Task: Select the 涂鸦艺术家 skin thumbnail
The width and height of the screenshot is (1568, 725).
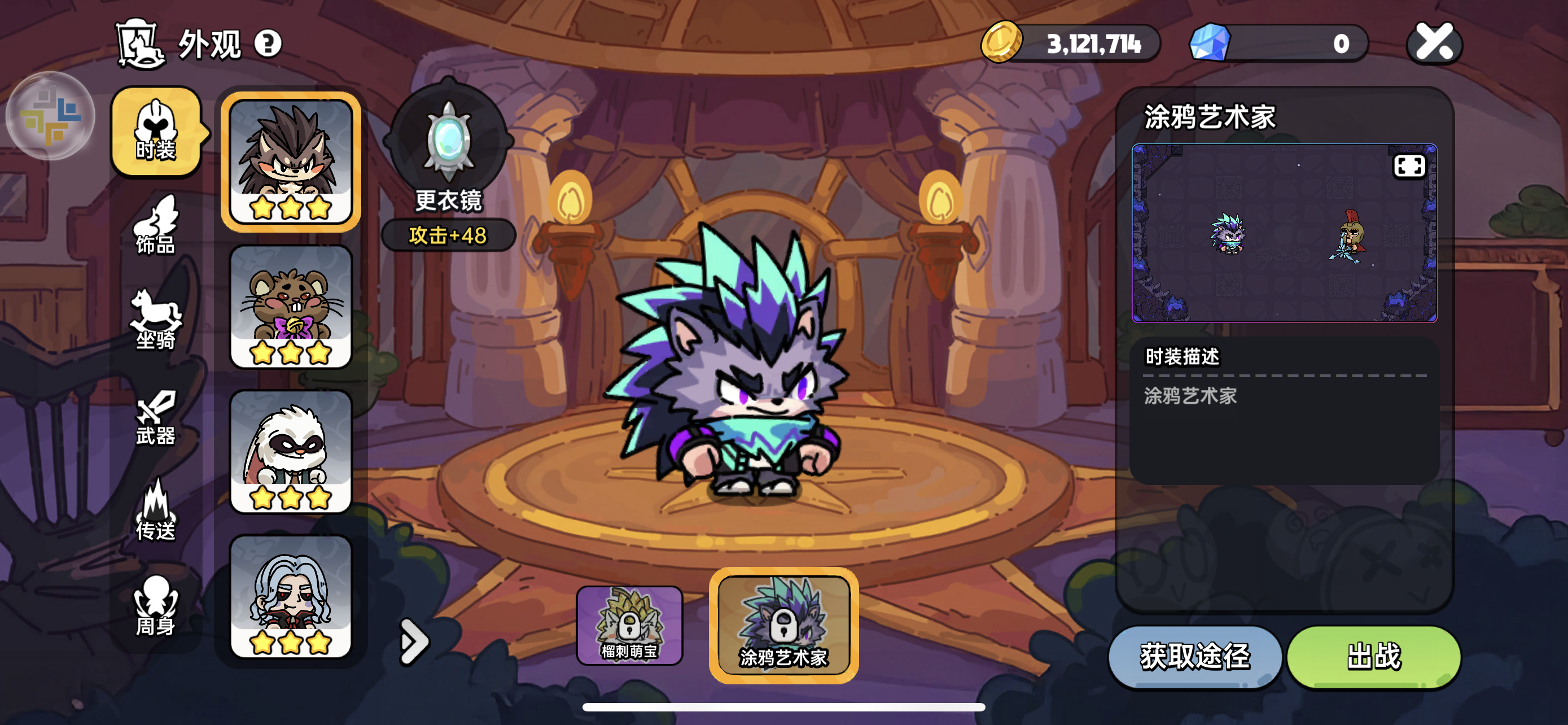Action: coord(783,625)
